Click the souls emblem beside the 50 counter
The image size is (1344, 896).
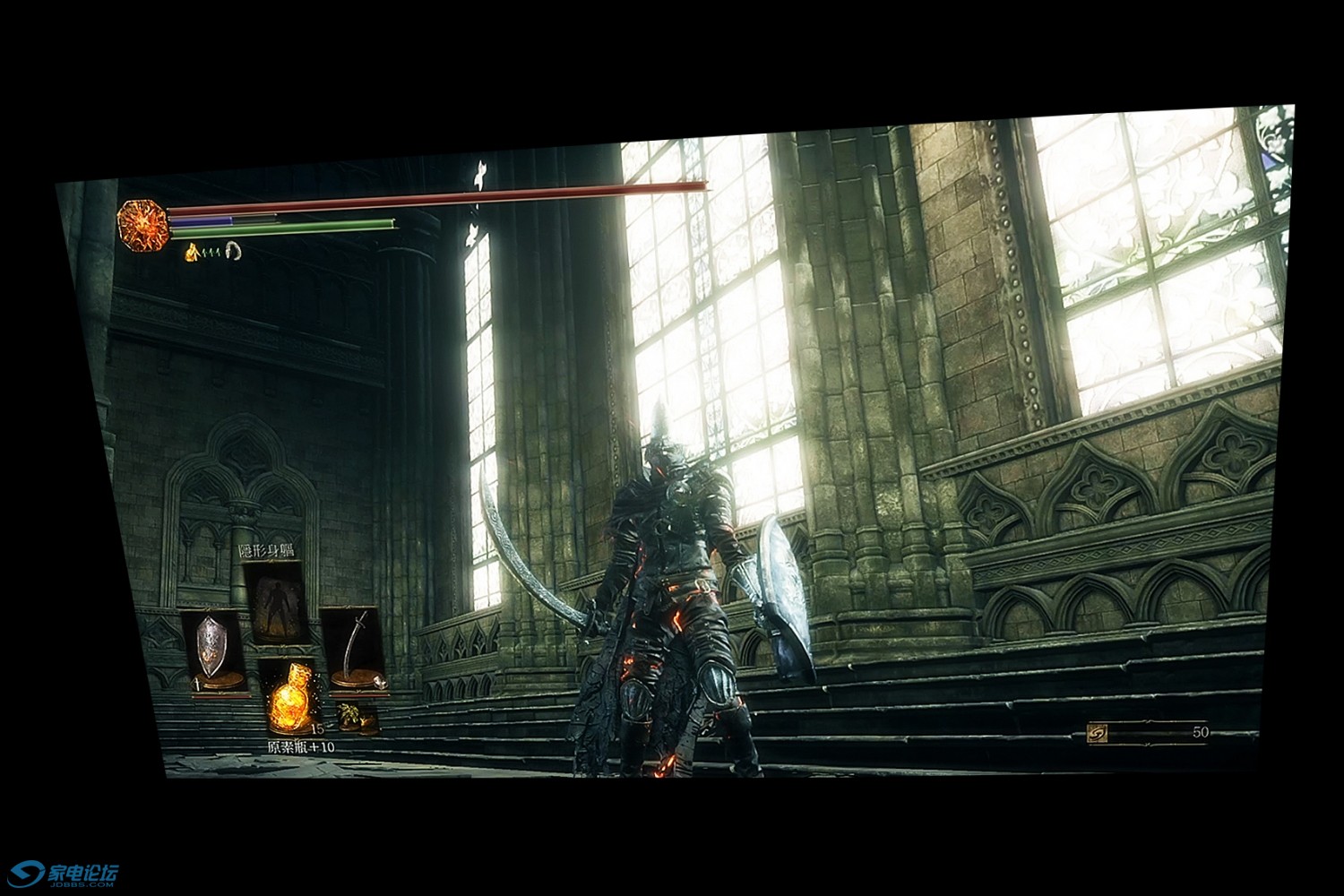point(1098,734)
